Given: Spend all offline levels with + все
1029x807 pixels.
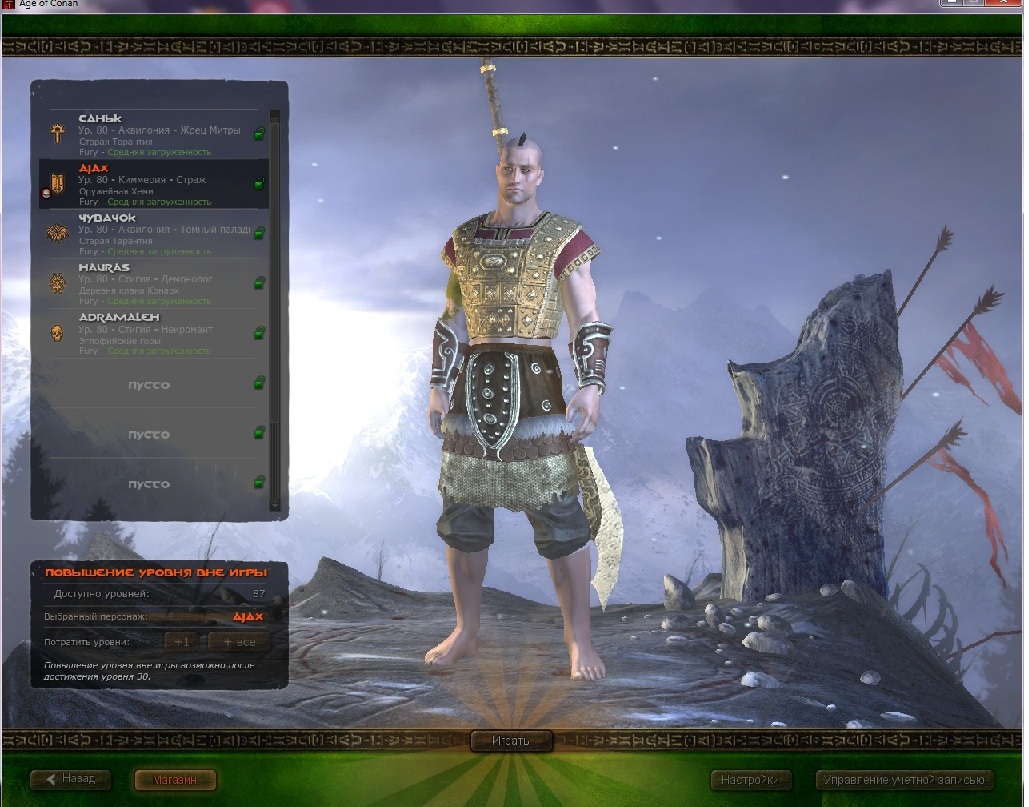Looking at the screenshot, I should (239, 641).
